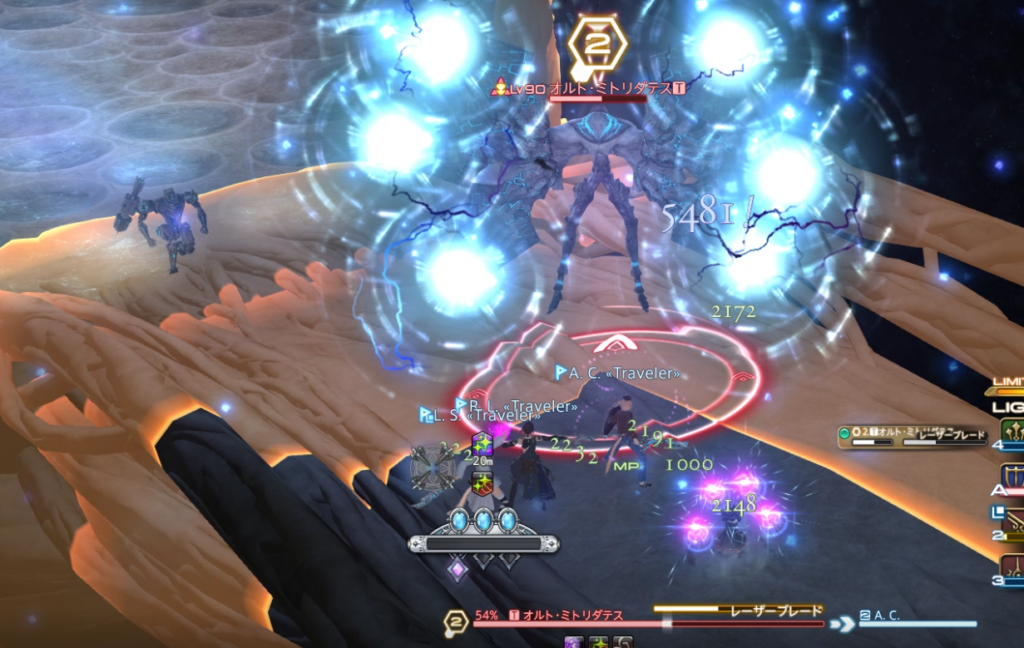Target the L. S. «Traveler» nameplate
The width and height of the screenshot is (1024, 648).
click(x=471, y=414)
